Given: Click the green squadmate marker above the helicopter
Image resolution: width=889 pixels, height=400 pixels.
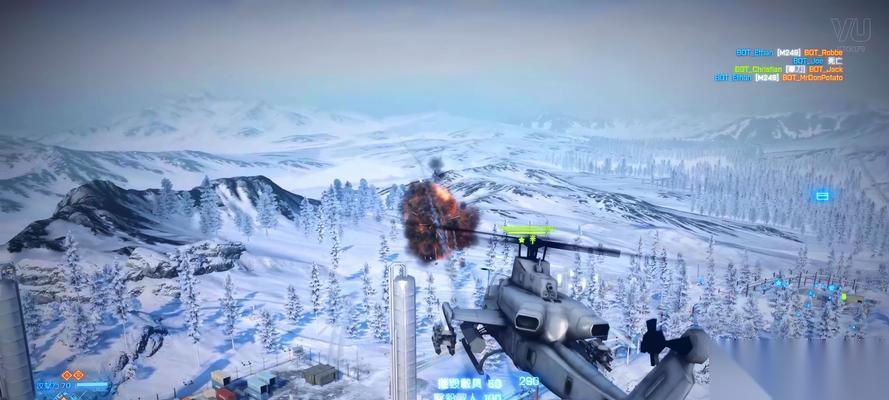Looking at the screenshot, I should pyautogui.click(x=528, y=231).
